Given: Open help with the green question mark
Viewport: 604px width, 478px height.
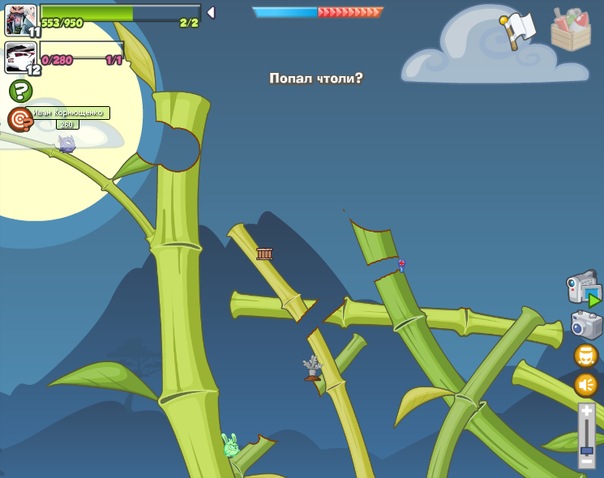Looking at the screenshot, I should [20, 91].
